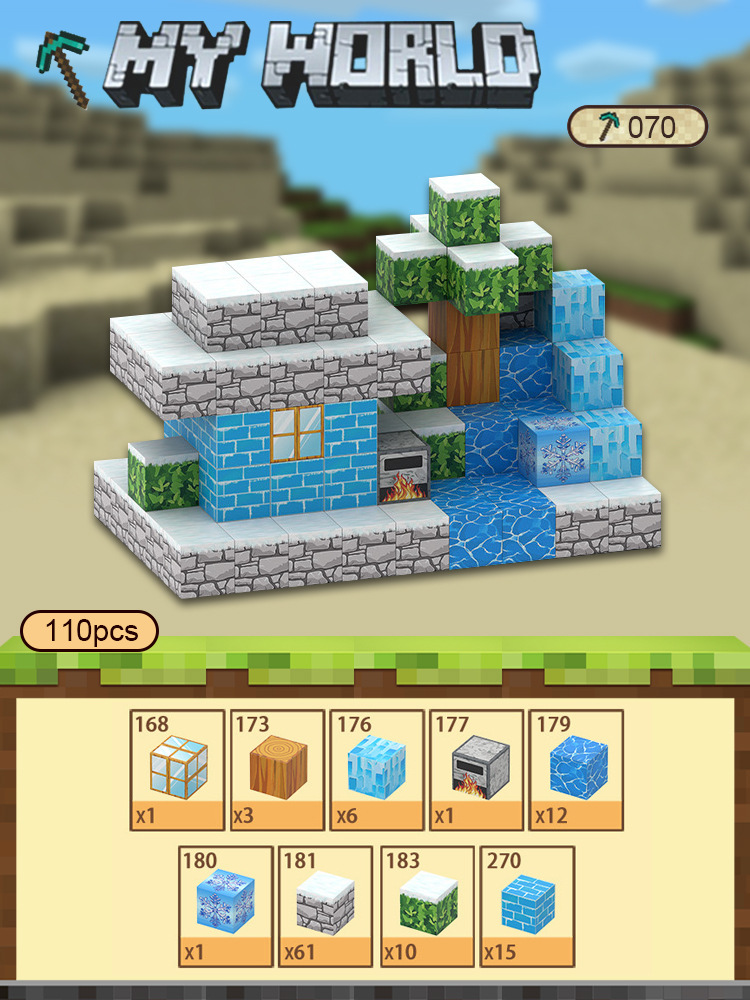Pick the snowy stone block 181
750x1000 pixels.
click(325, 906)
